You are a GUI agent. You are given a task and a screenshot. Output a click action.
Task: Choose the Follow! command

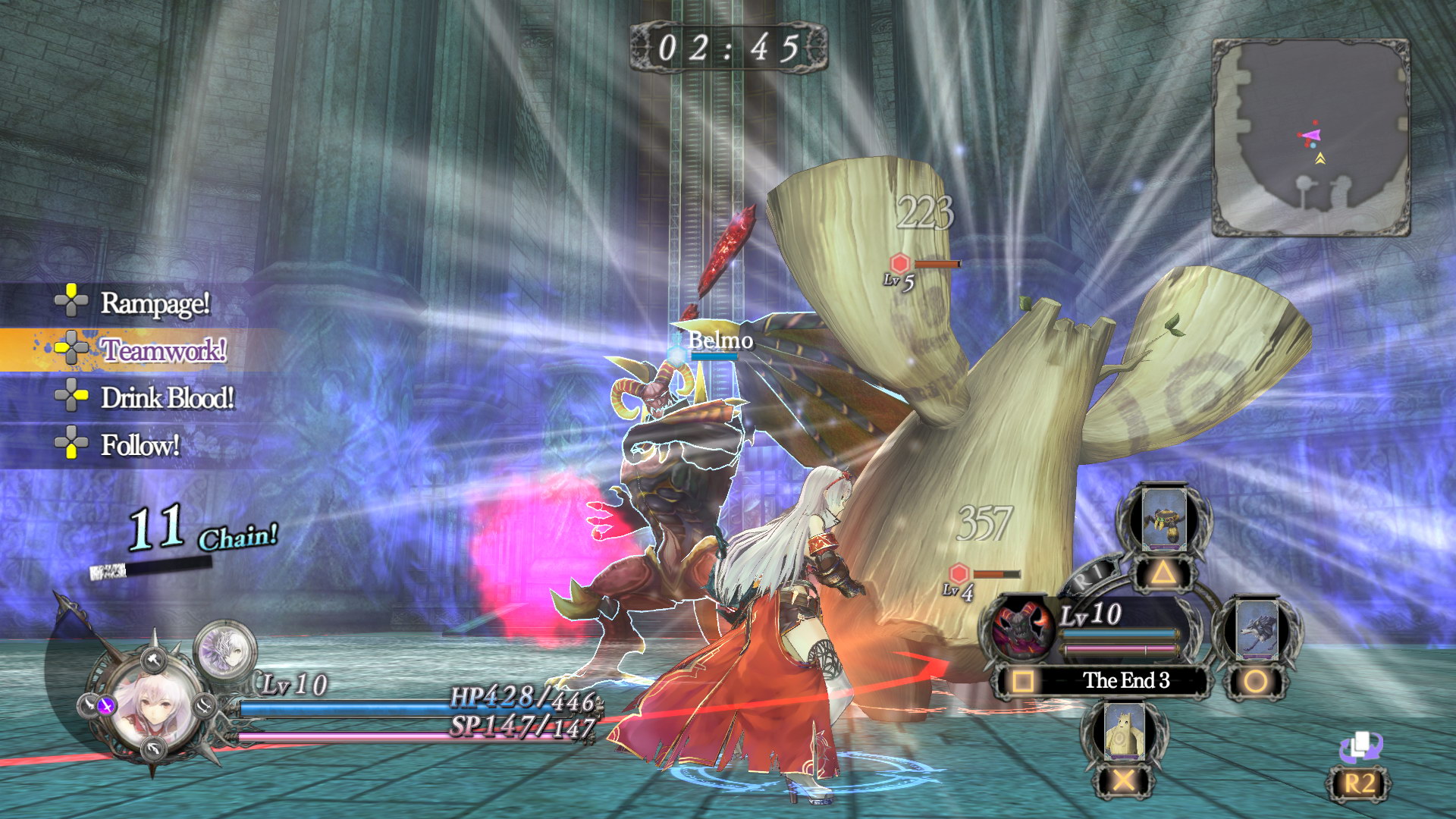[140, 444]
